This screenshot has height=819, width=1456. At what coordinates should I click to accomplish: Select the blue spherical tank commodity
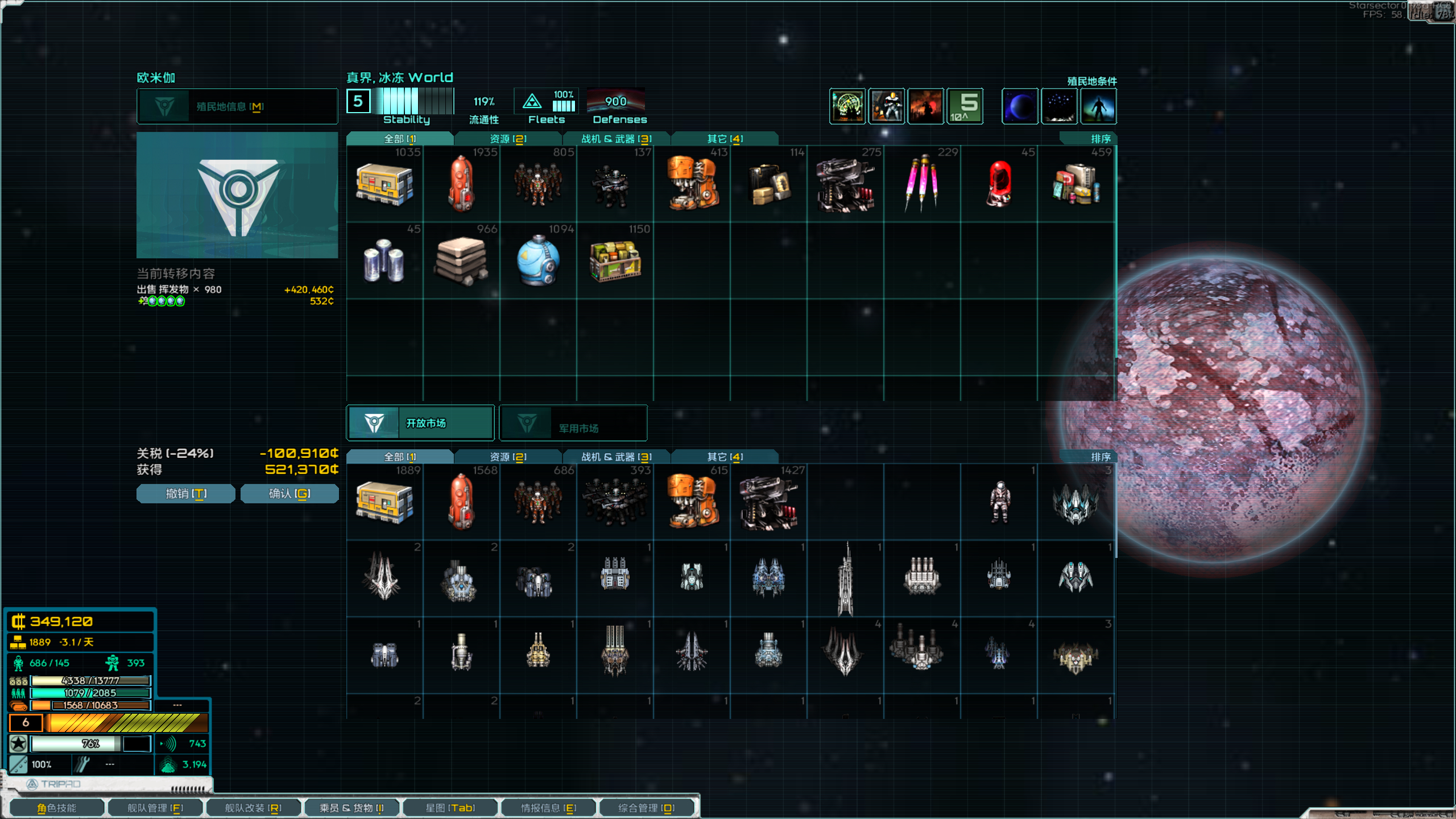click(537, 262)
